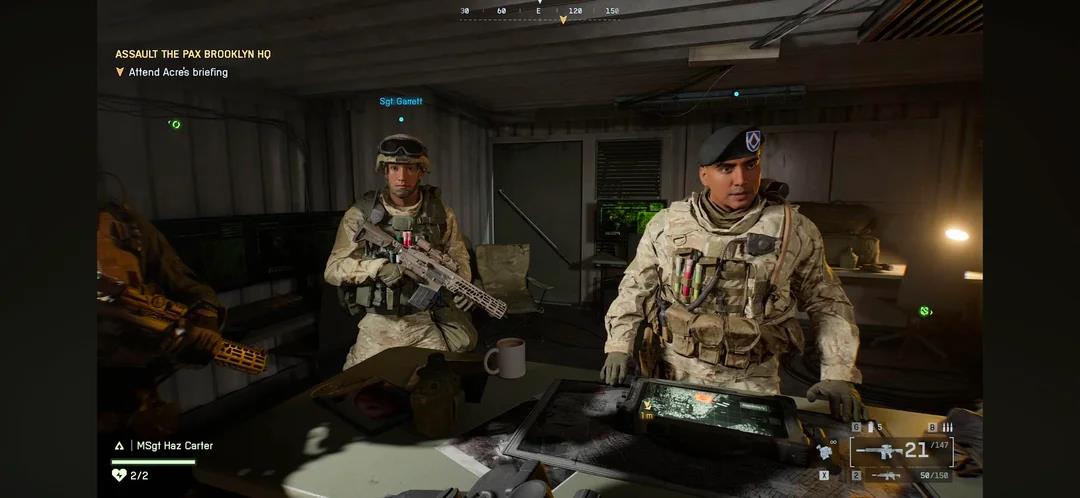Click the Sgt. Garrett squadmate name tag
Screen dimensions: 1080x498
(400, 101)
